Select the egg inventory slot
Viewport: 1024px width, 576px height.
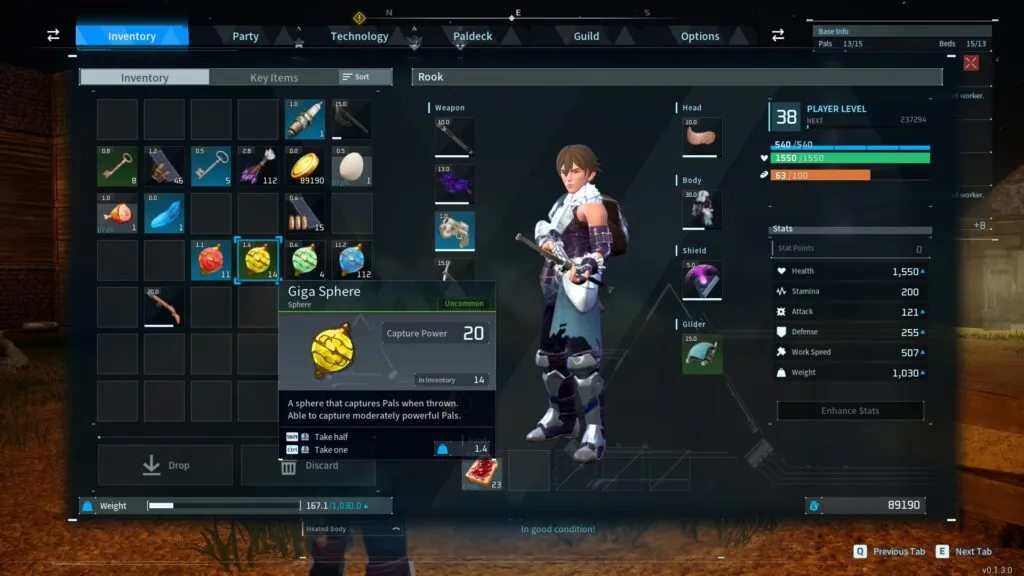point(352,166)
